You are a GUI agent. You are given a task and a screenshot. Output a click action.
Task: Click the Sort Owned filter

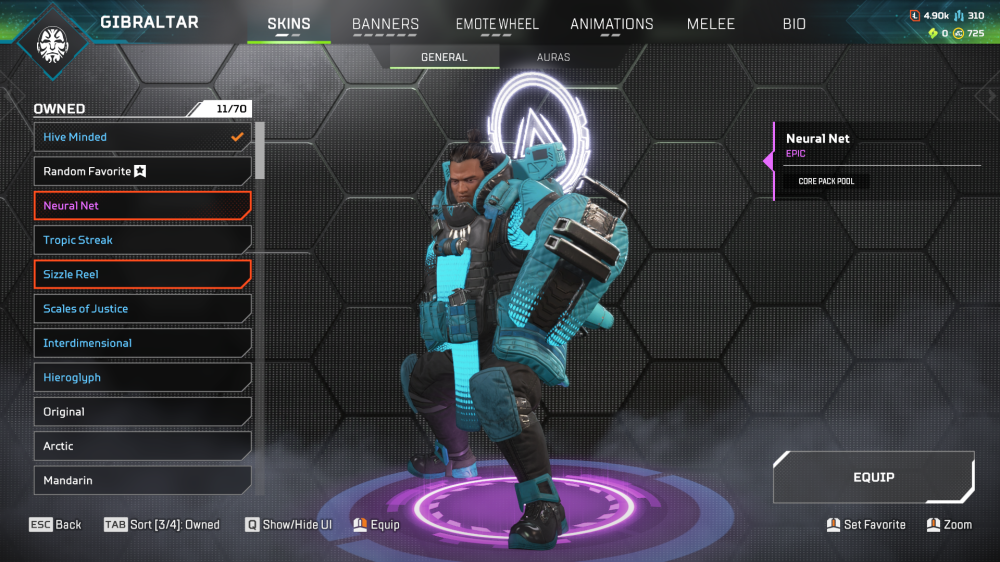click(162, 525)
